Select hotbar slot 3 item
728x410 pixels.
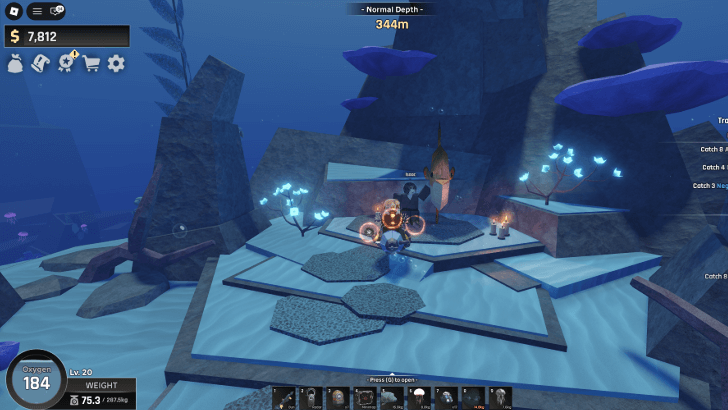click(x=337, y=398)
